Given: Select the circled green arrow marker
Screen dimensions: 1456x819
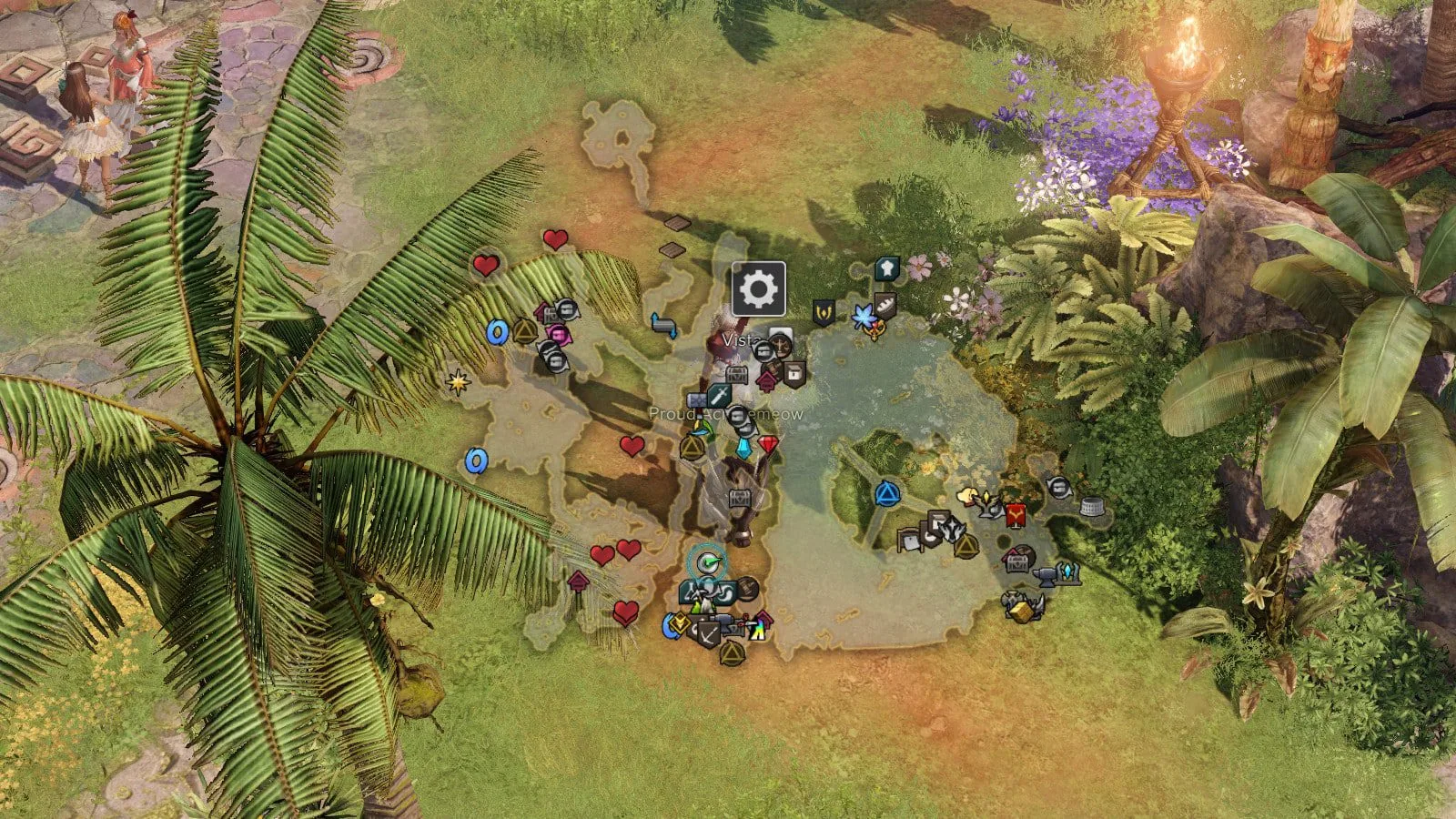Looking at the screenshot, I should (705, 562).
